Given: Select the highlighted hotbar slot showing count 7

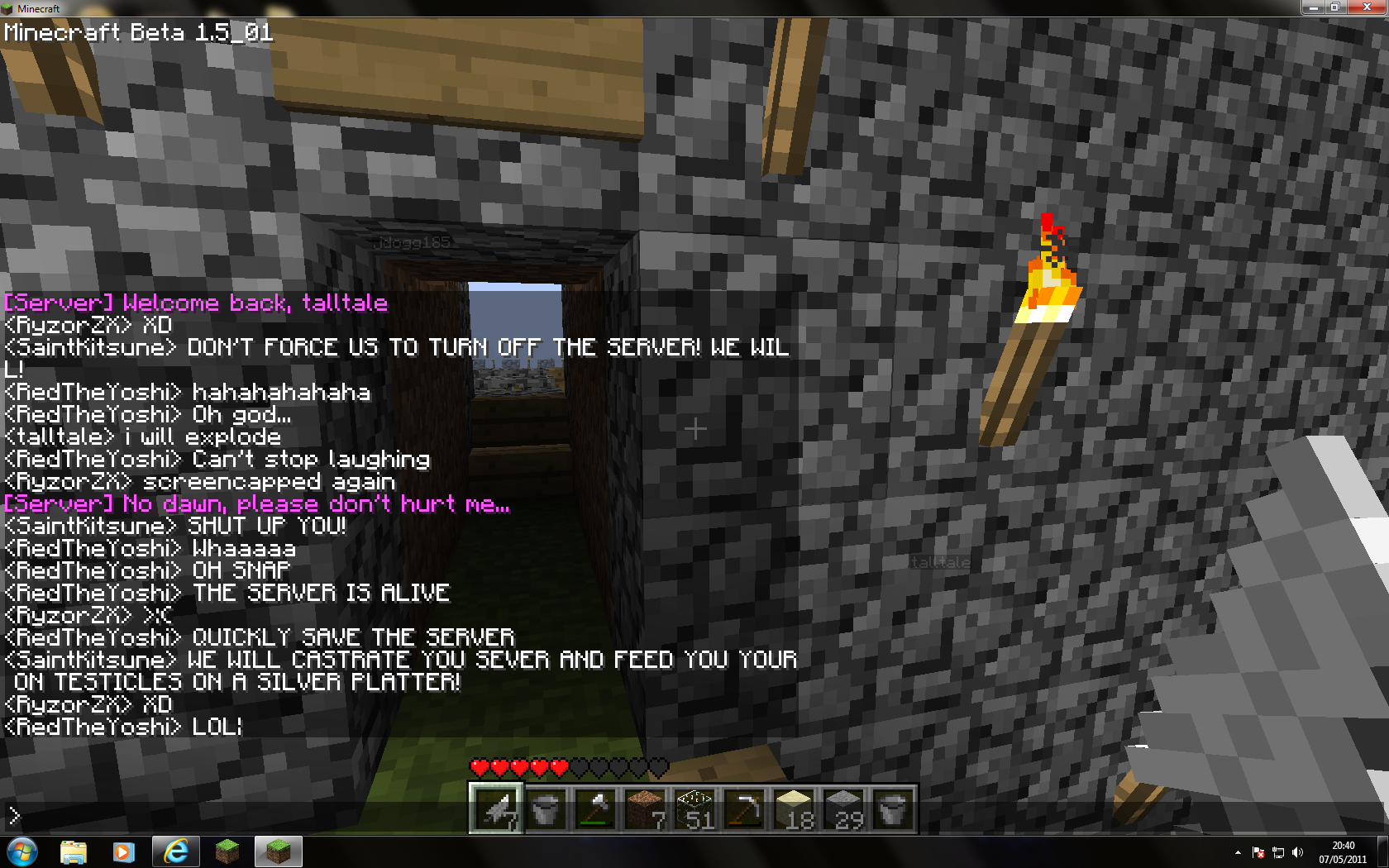Looking at the screenshot, I should point(496,808).
